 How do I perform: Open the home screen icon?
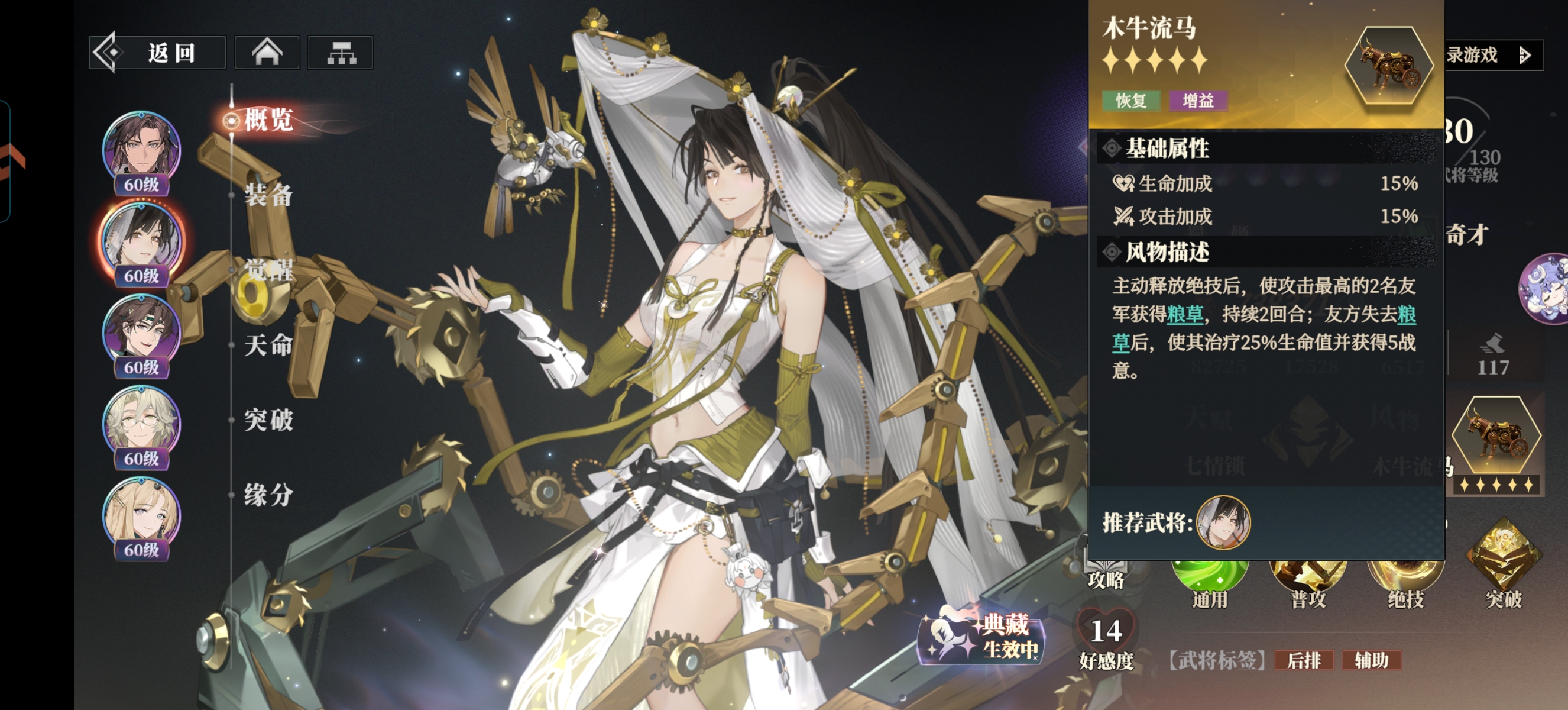(x=267, y=53)
